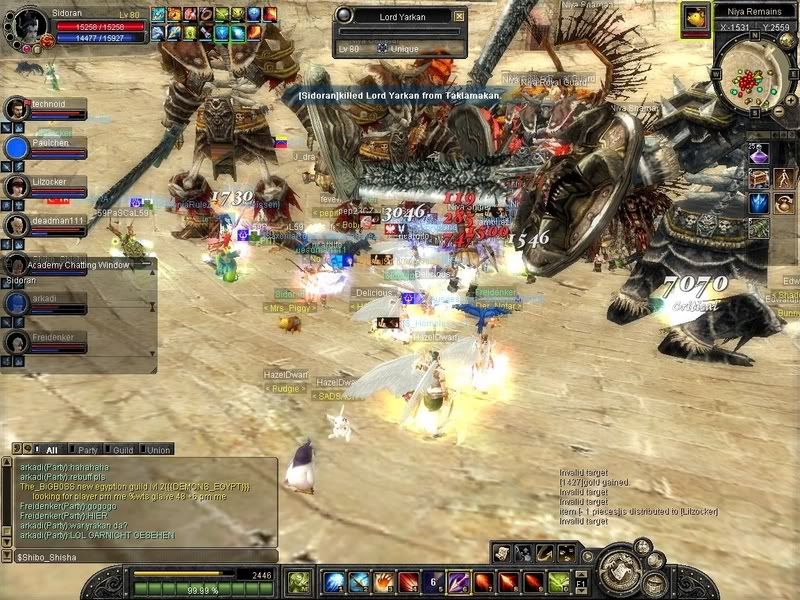
Task: Select party member Lilzocker
Action: tap(18, 186)
